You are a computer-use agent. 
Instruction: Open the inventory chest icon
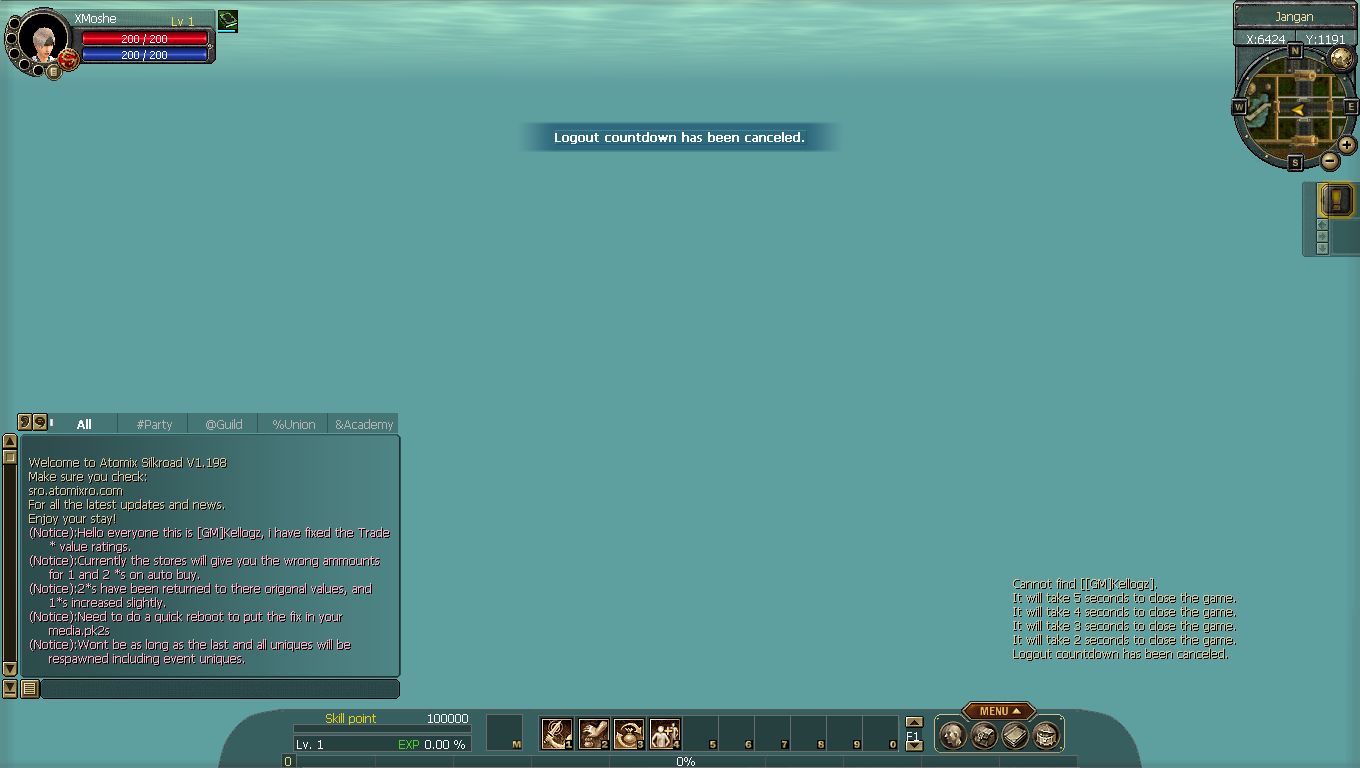tap(984, 736)
